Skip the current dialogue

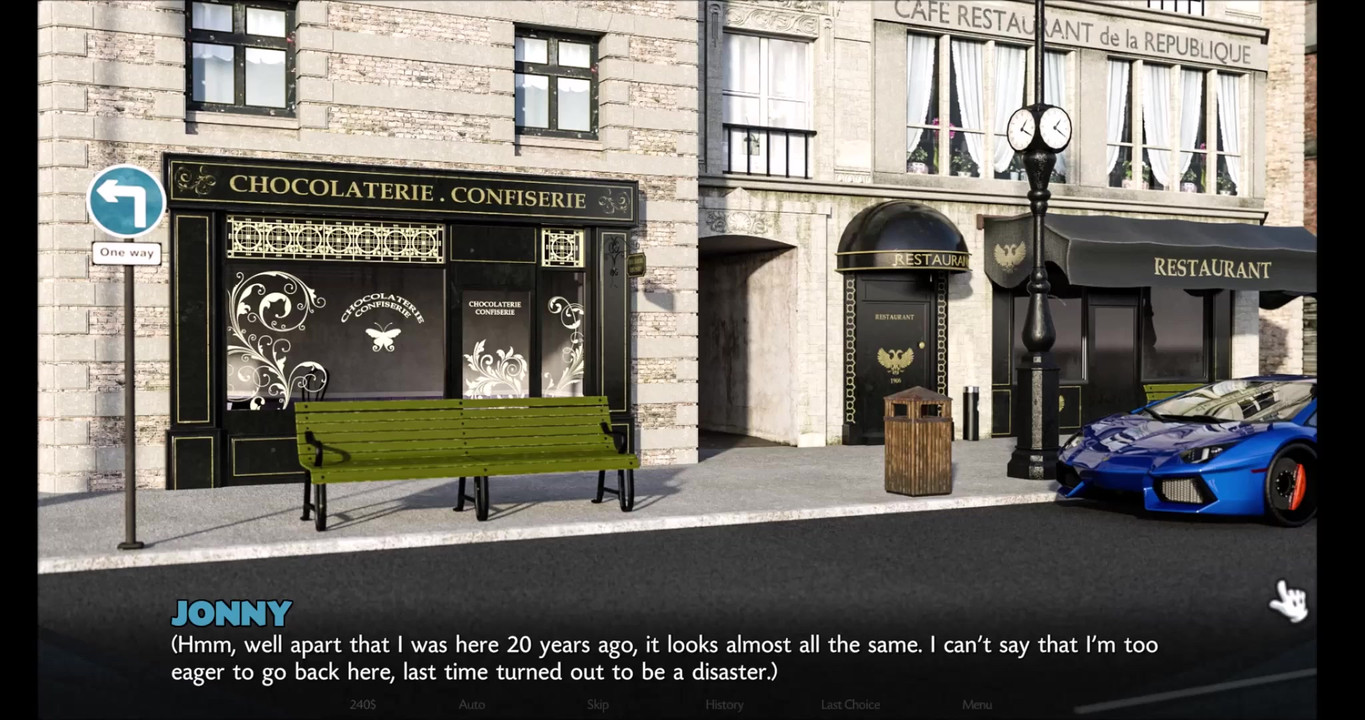598,705
